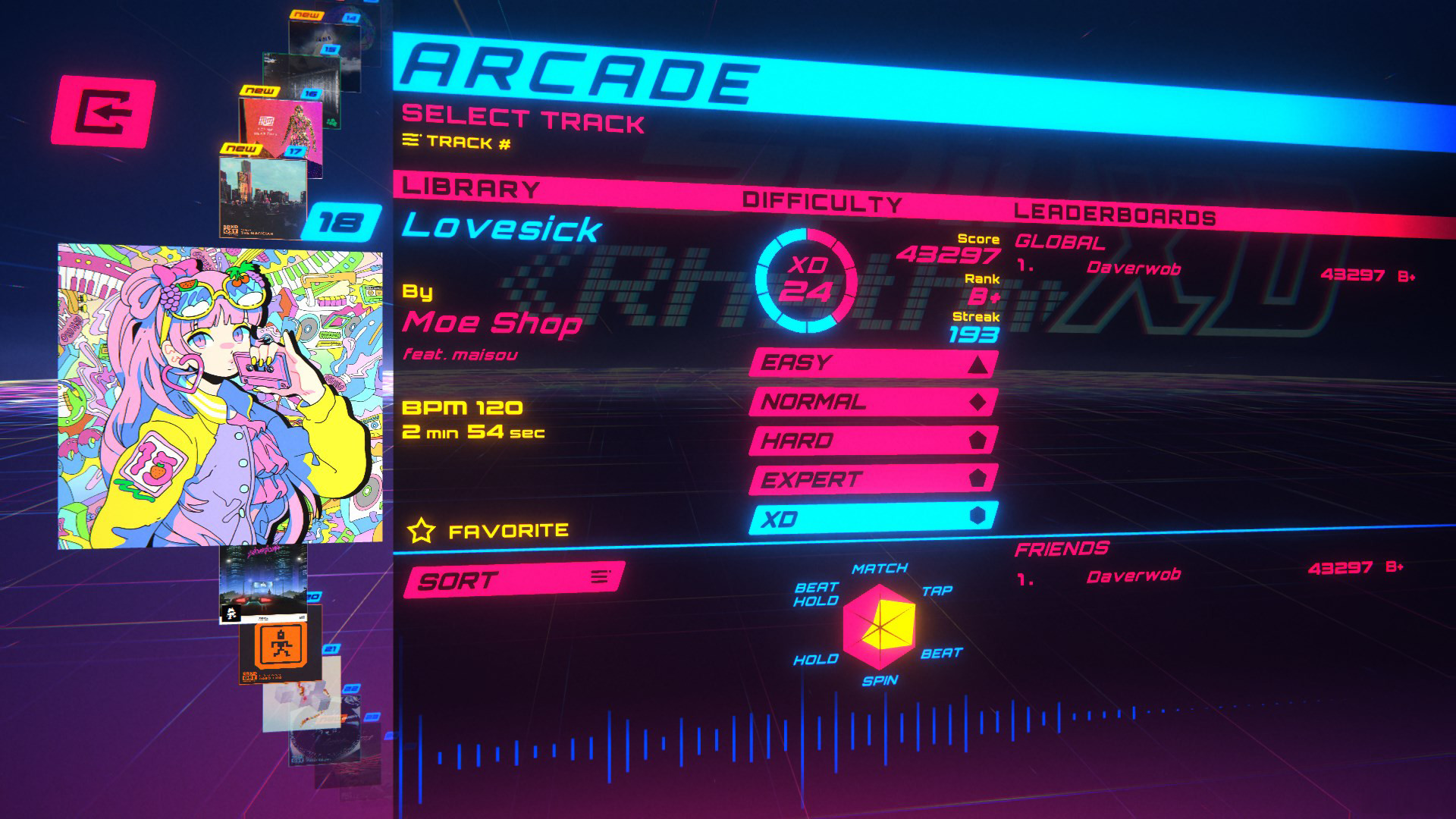Click the LEADERBOARDS header
The width and height of the screenshot is (1456, 819).
pyautogui.click(x=1115, y=212)
